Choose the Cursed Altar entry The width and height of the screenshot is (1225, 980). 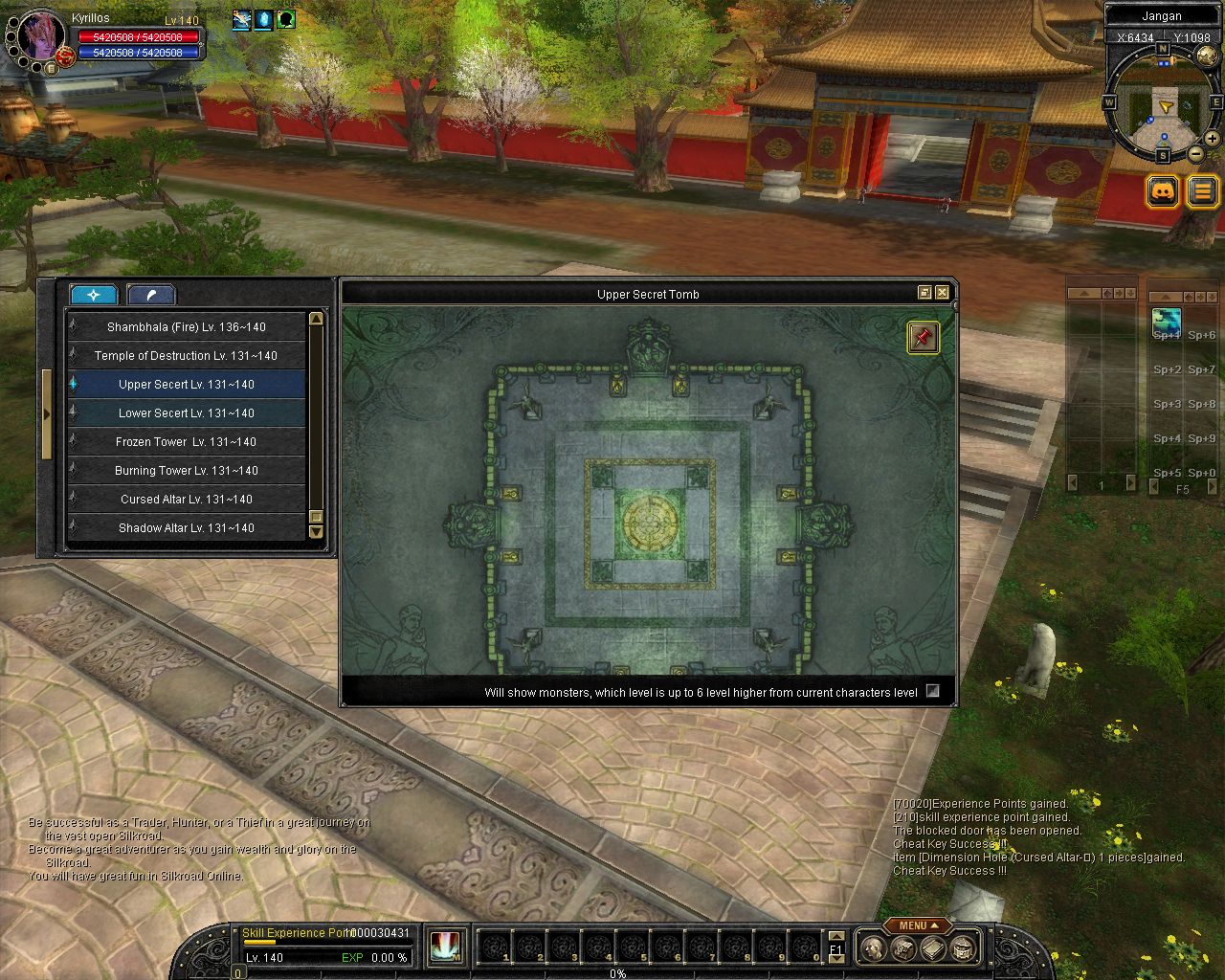point(187,500)
